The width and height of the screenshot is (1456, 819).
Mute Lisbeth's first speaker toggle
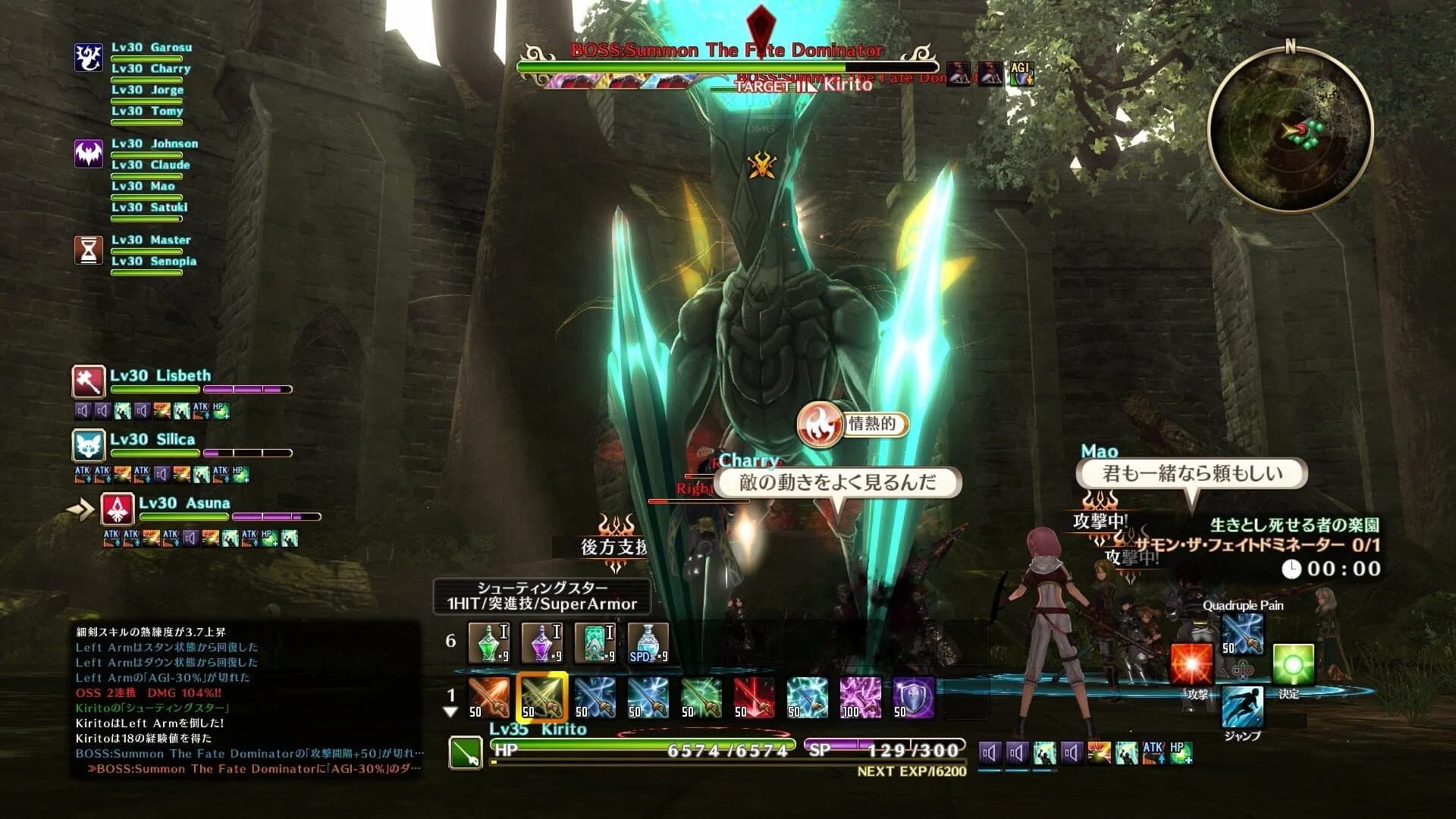83,411
